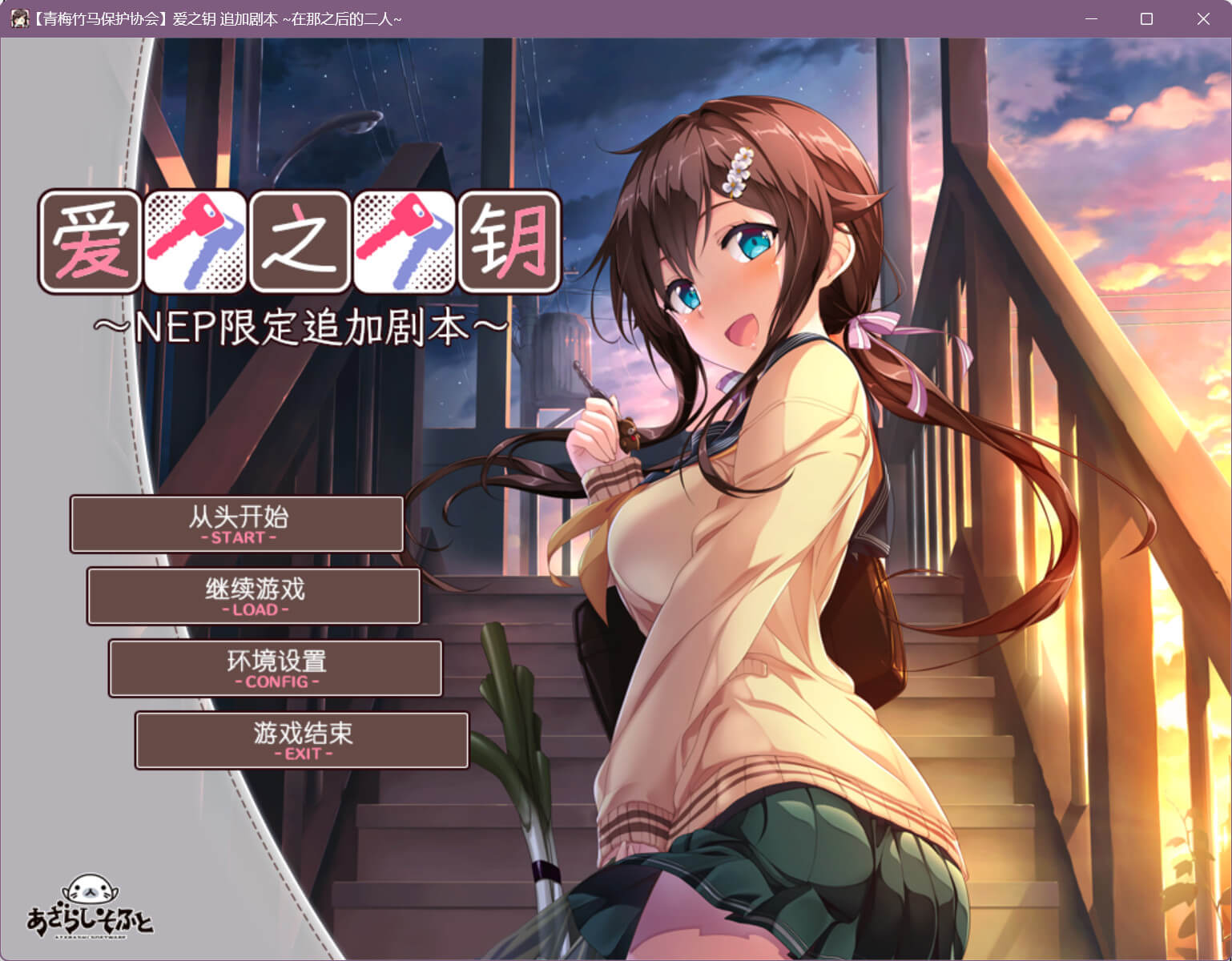Open the 继续游戏 LOAD menu

click(x=254, y=597)
